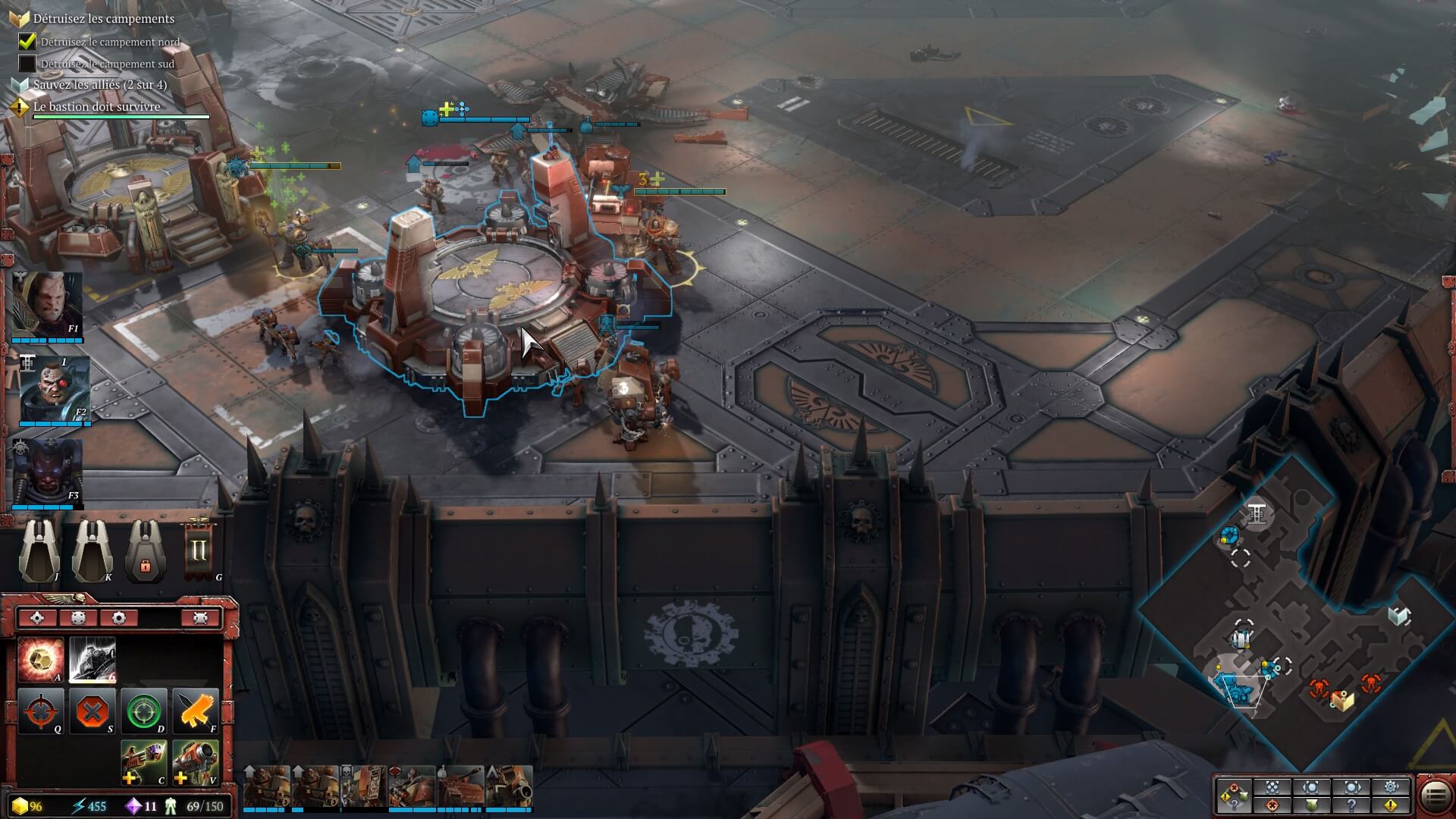Open the tier II banner
This screenshot has width=1456, height=819.
pyautogui.click(x=198, y=549)
